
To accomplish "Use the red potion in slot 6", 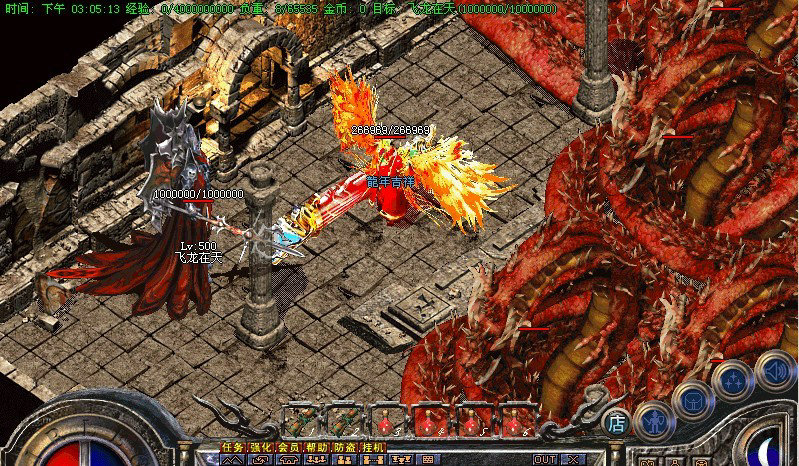I will (x=518, y=420).
